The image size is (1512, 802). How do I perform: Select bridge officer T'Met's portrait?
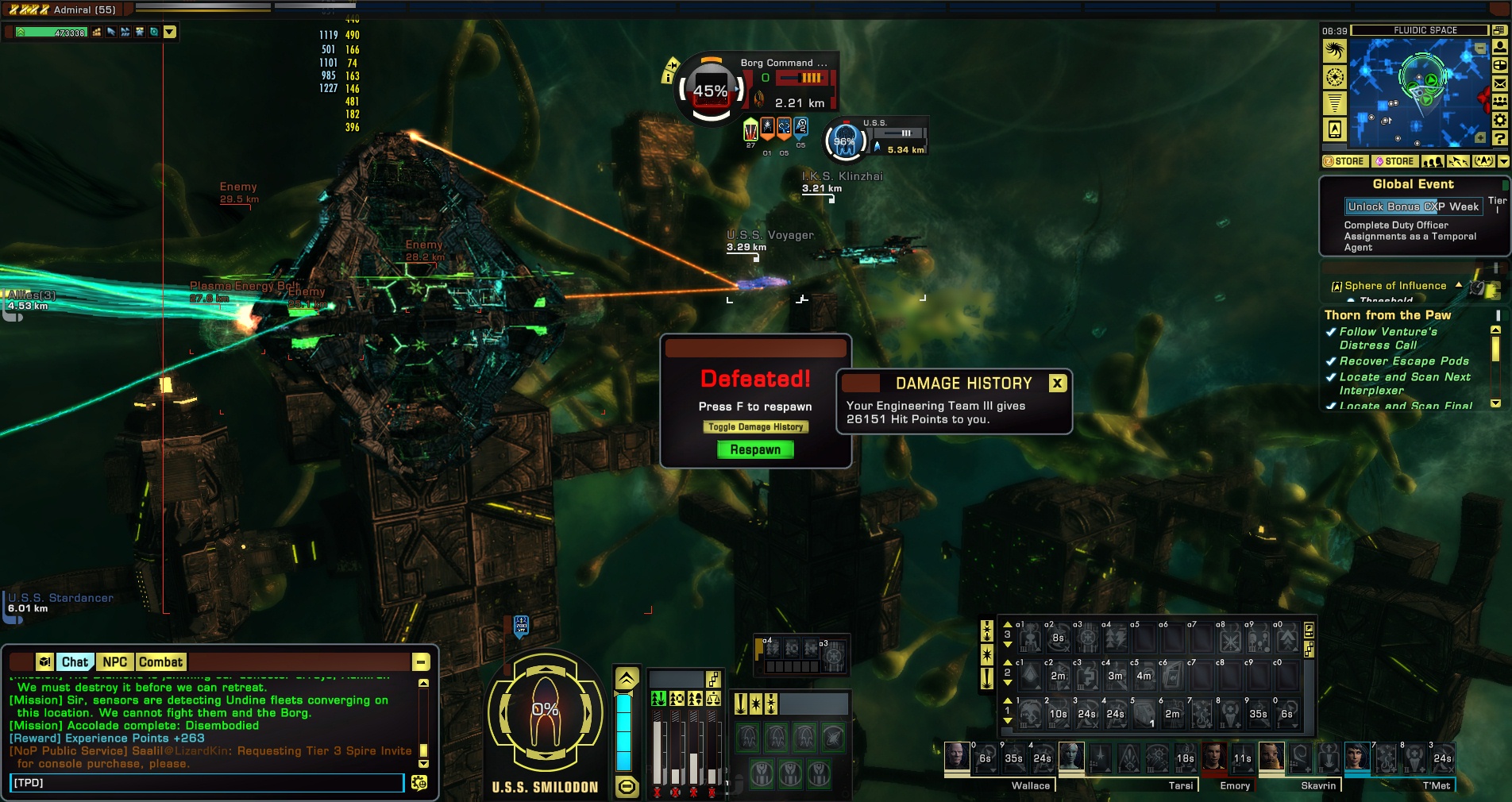pyautogui.click(x=1356, y=757)
